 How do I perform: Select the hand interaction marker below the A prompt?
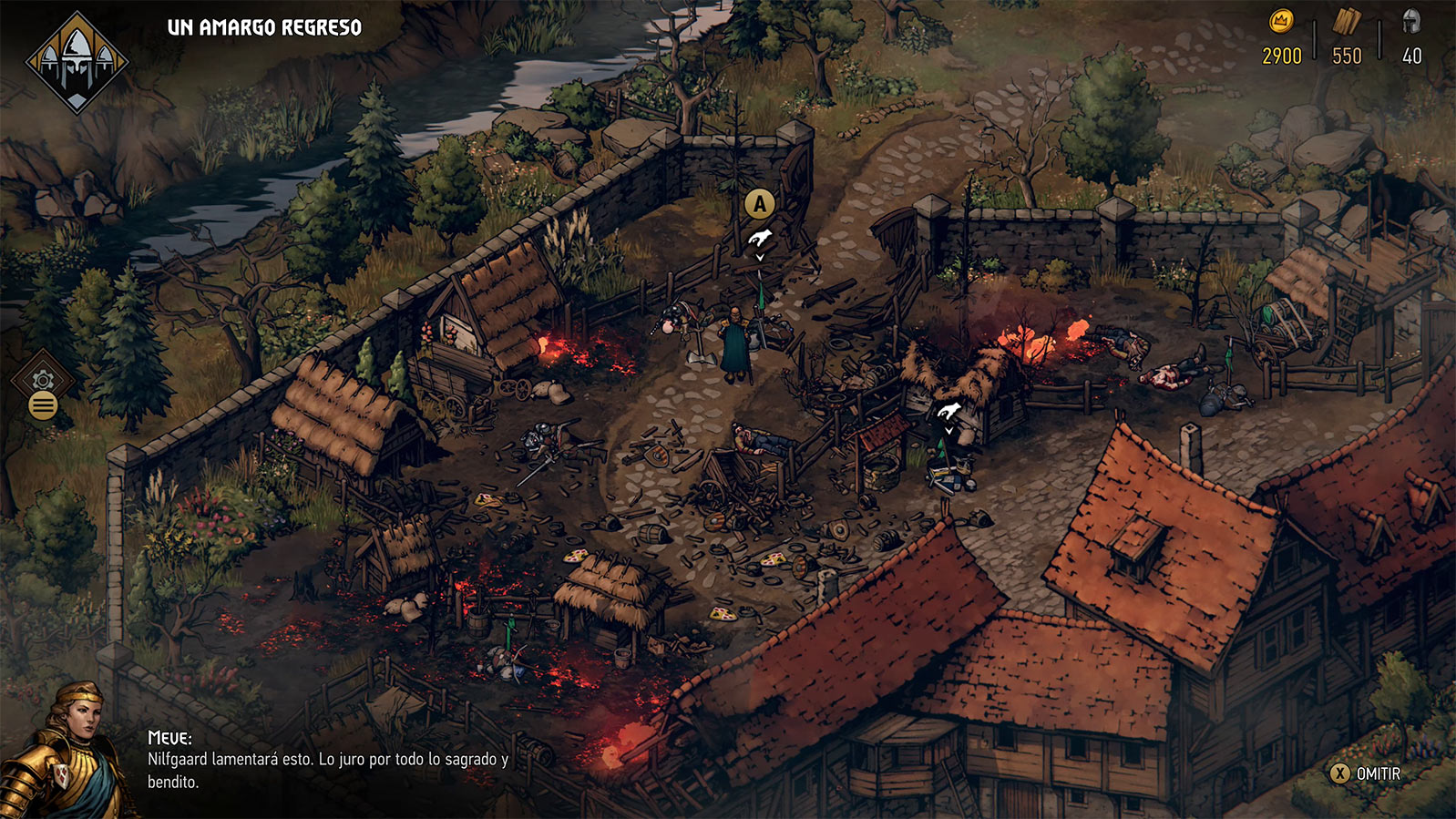coord(760,240)
